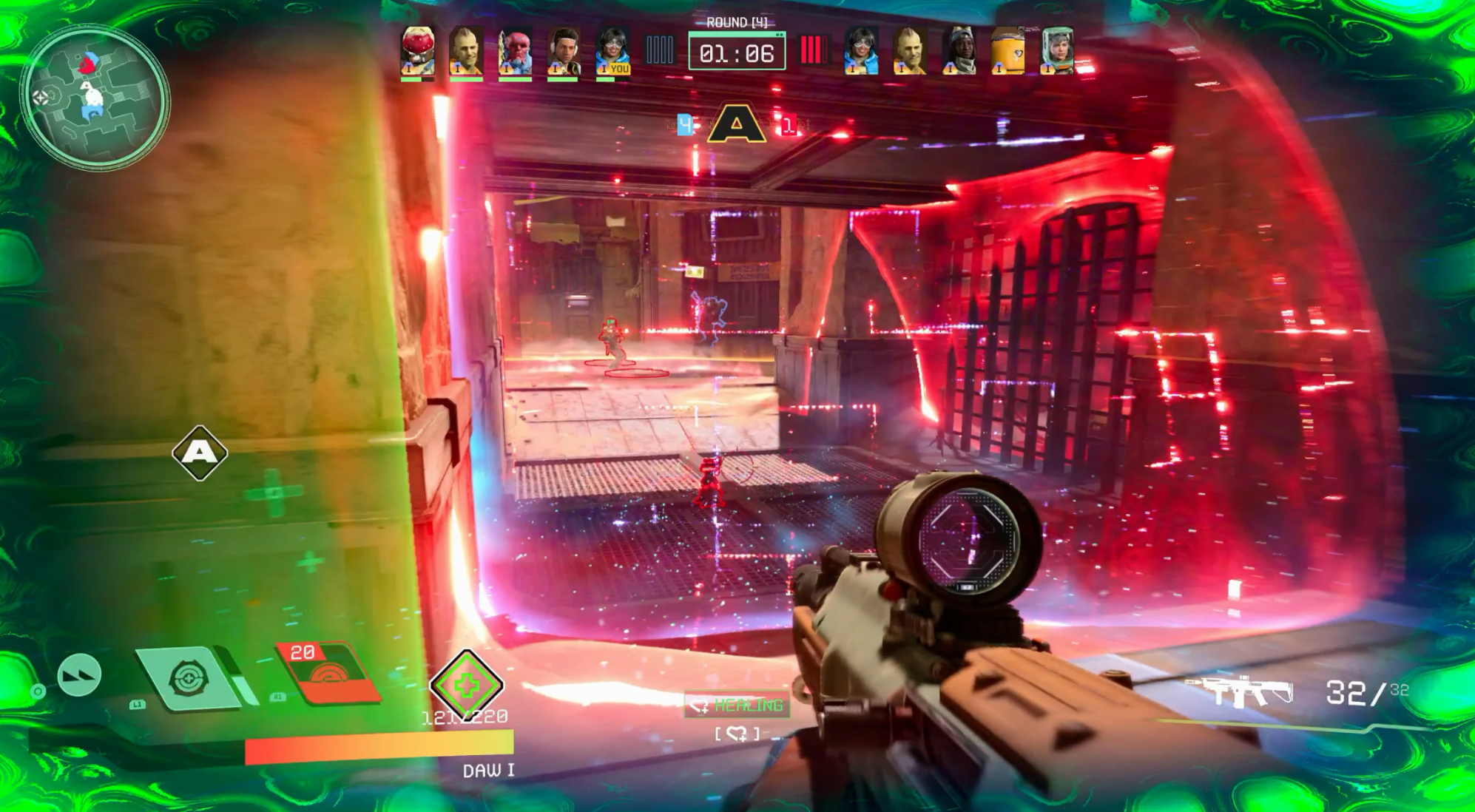Select the red-skinned teammate portrait
The image size is (1475, 812).
pyautogui.click(x=515, y=50)
